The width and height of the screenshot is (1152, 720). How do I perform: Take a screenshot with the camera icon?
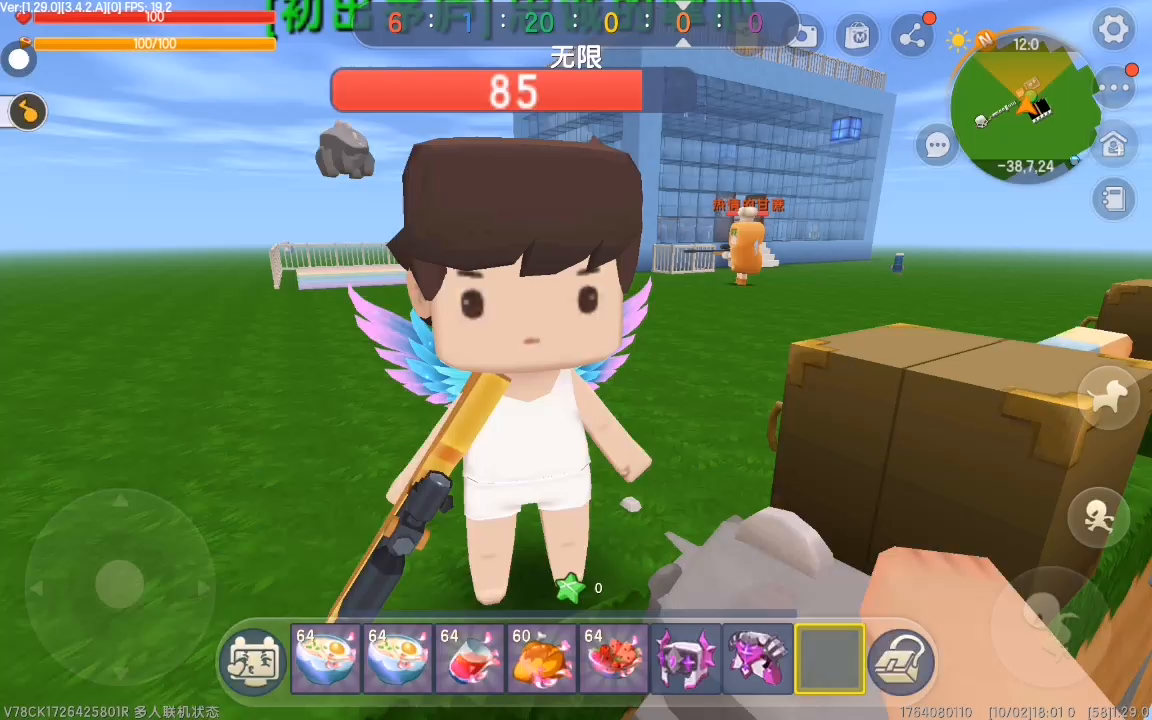point(803,38)
